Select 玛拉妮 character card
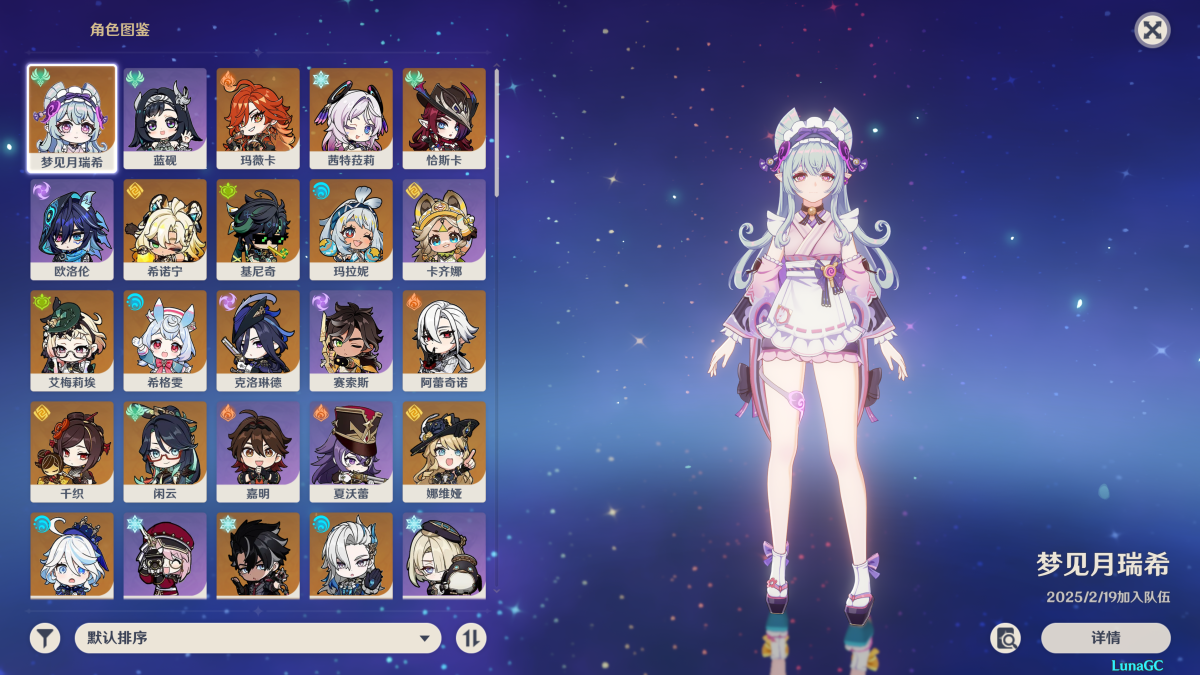 tap(351, 228)
